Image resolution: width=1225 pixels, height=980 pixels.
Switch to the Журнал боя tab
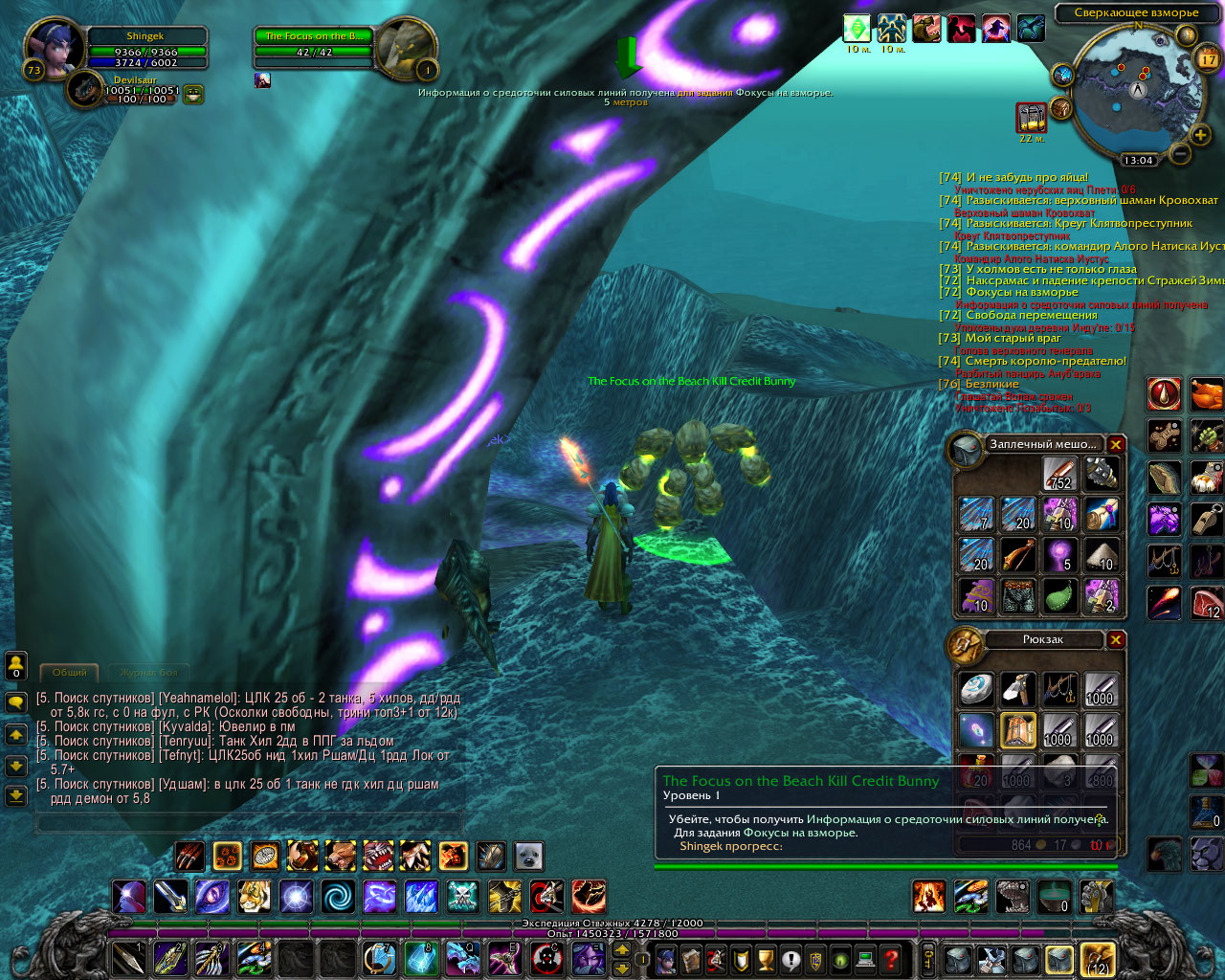(148, 672)
